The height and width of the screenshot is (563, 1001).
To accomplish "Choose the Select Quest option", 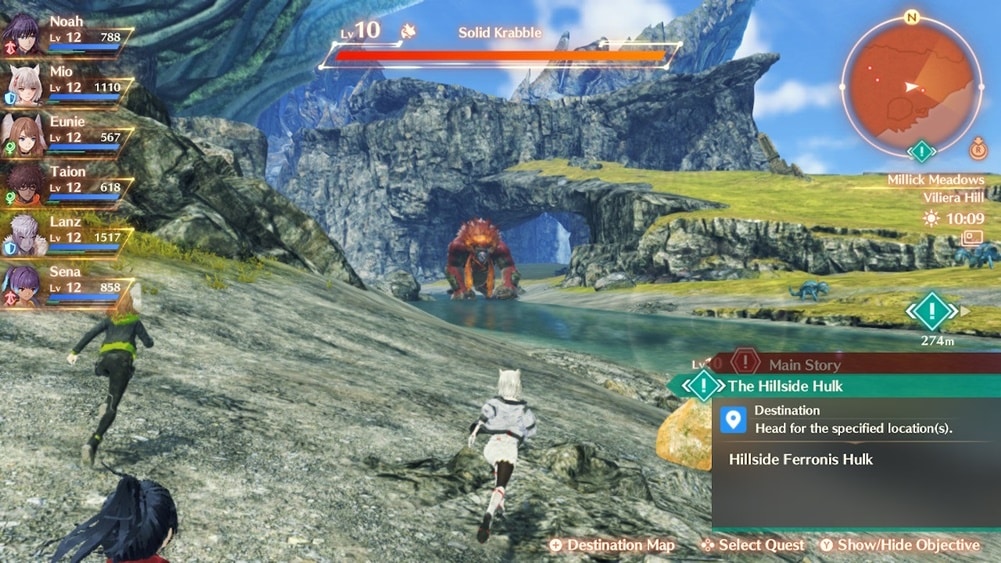I will pyautogui.click(x=752, y=545).
